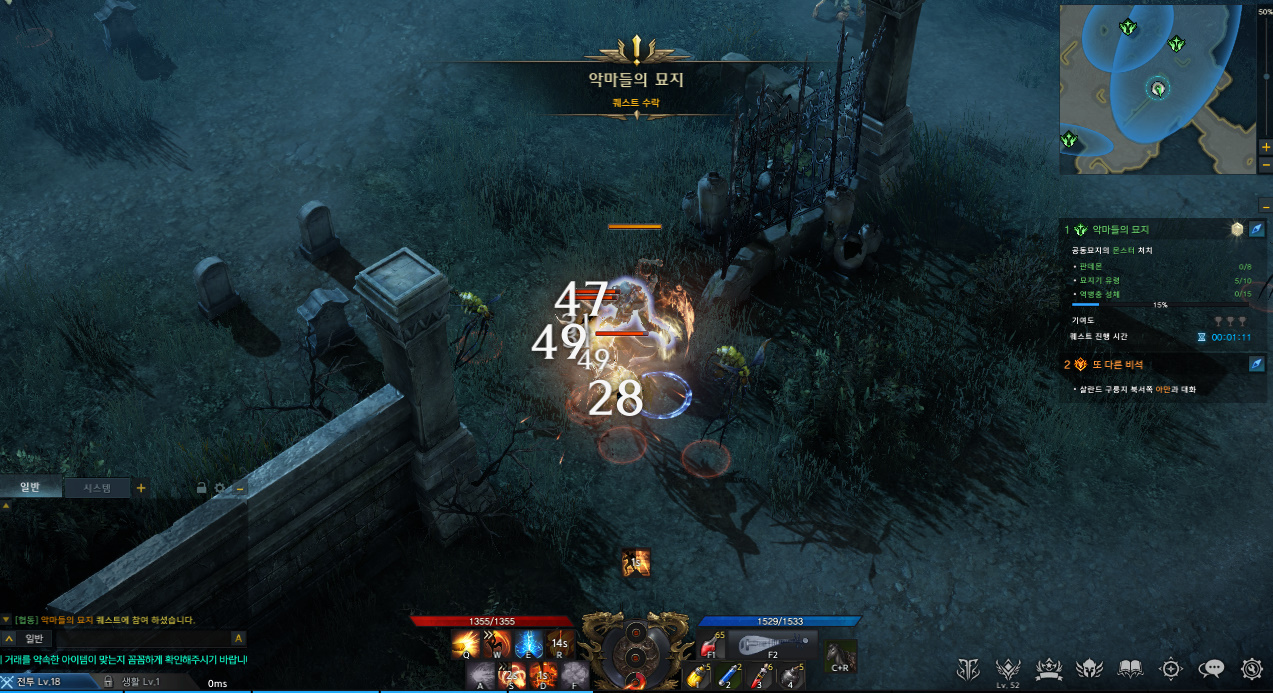This screenshot has width=1273, height=693.
Task: Collapse the quest tracker panel
Action: (x=1265, y=207)
